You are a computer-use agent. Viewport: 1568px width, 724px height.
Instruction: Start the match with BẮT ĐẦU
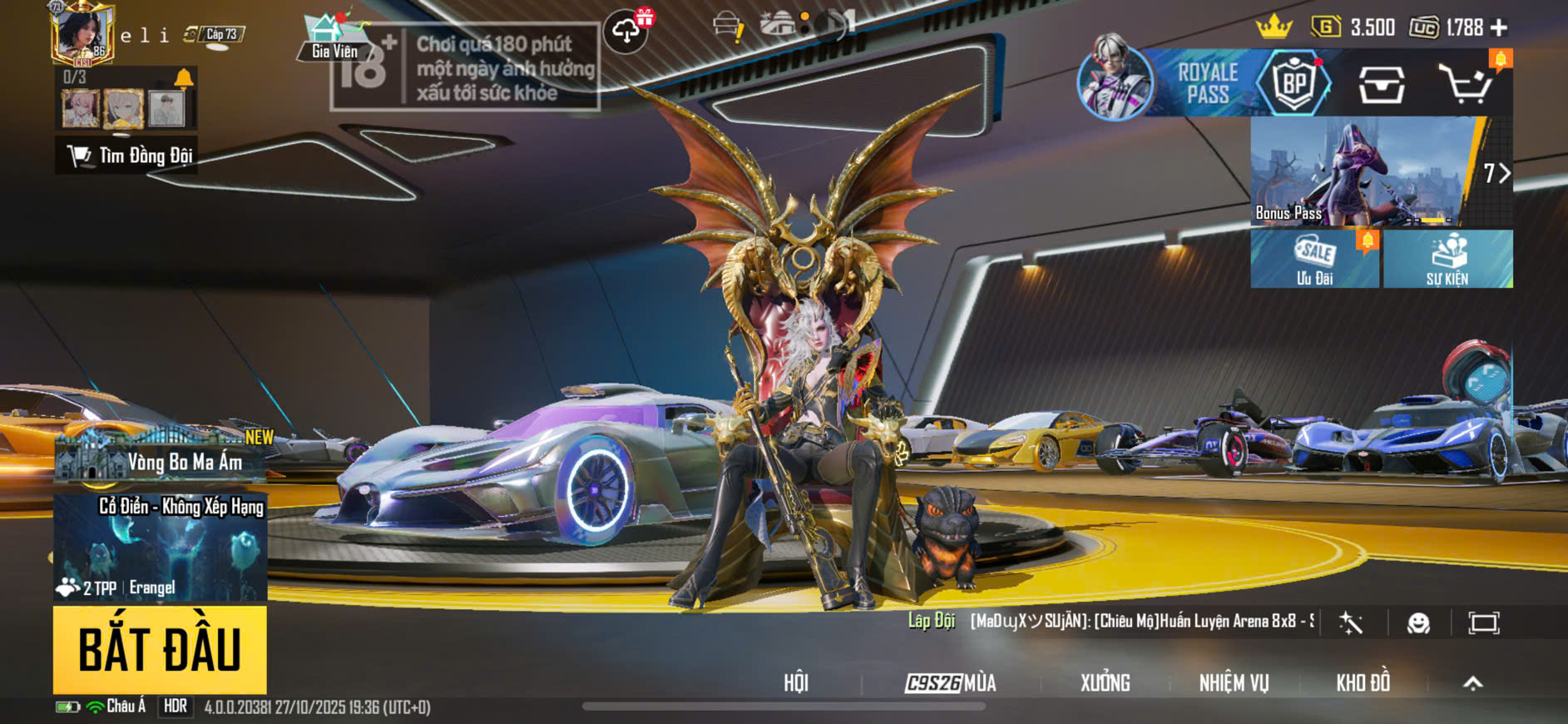pos(160,650)
